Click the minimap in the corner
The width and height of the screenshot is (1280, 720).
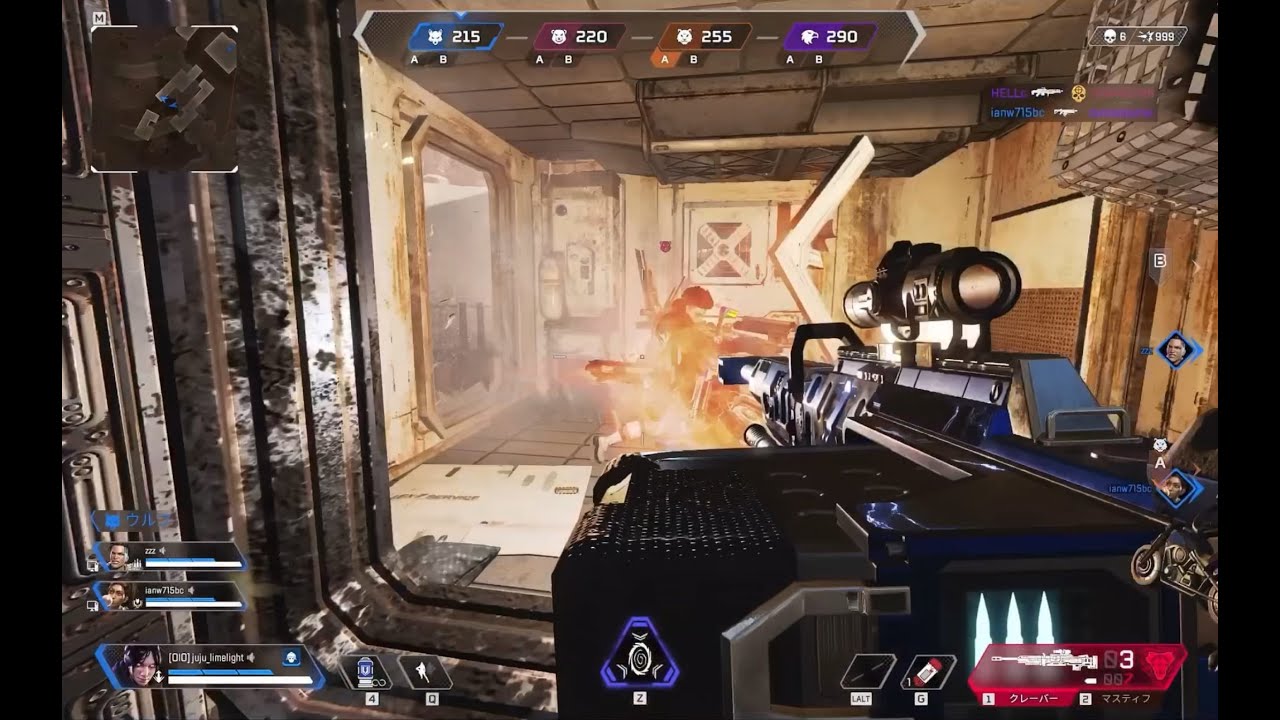pyautogui.click(x=165, y=98)
